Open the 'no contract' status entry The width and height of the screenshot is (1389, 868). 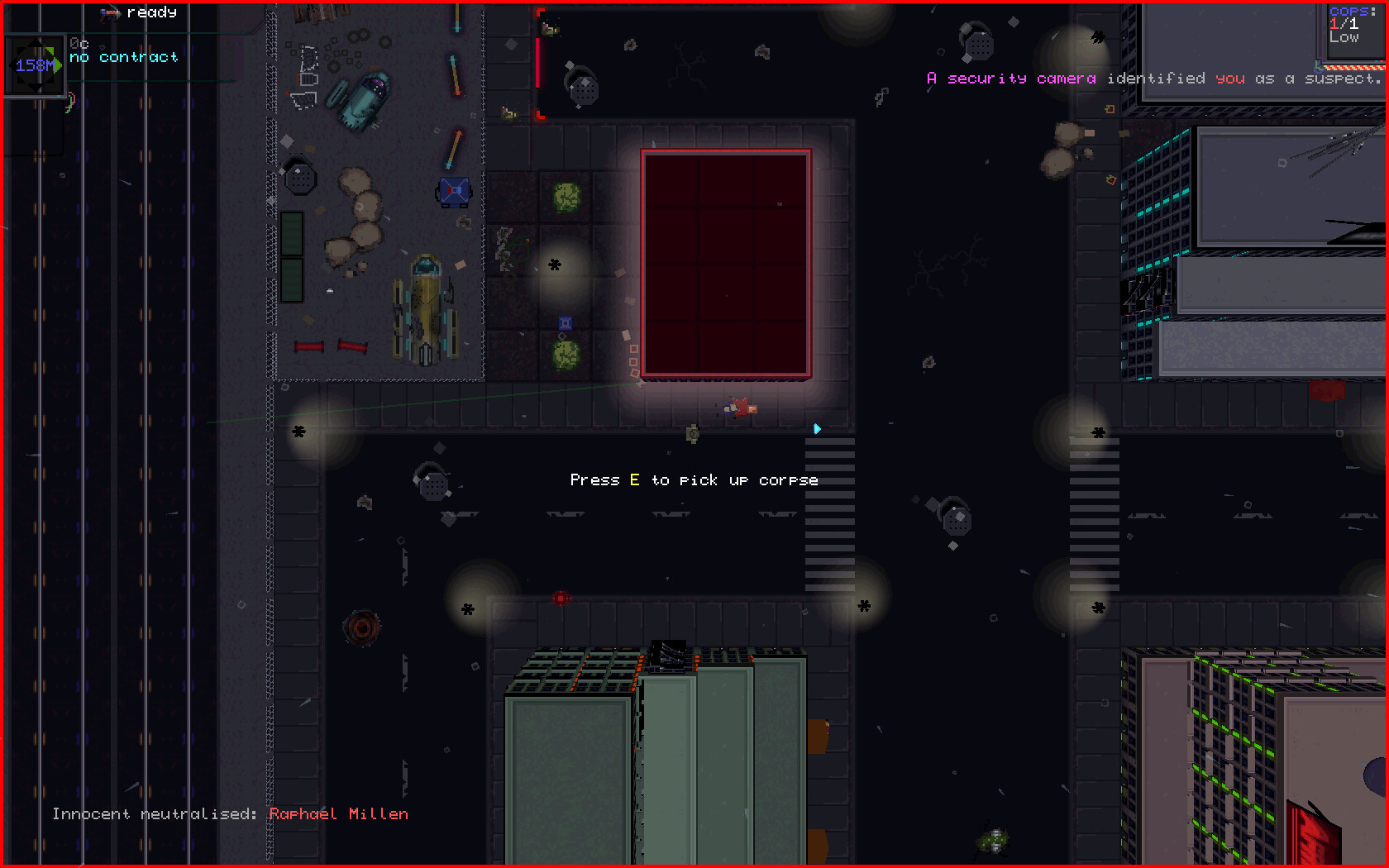point(124,57)
